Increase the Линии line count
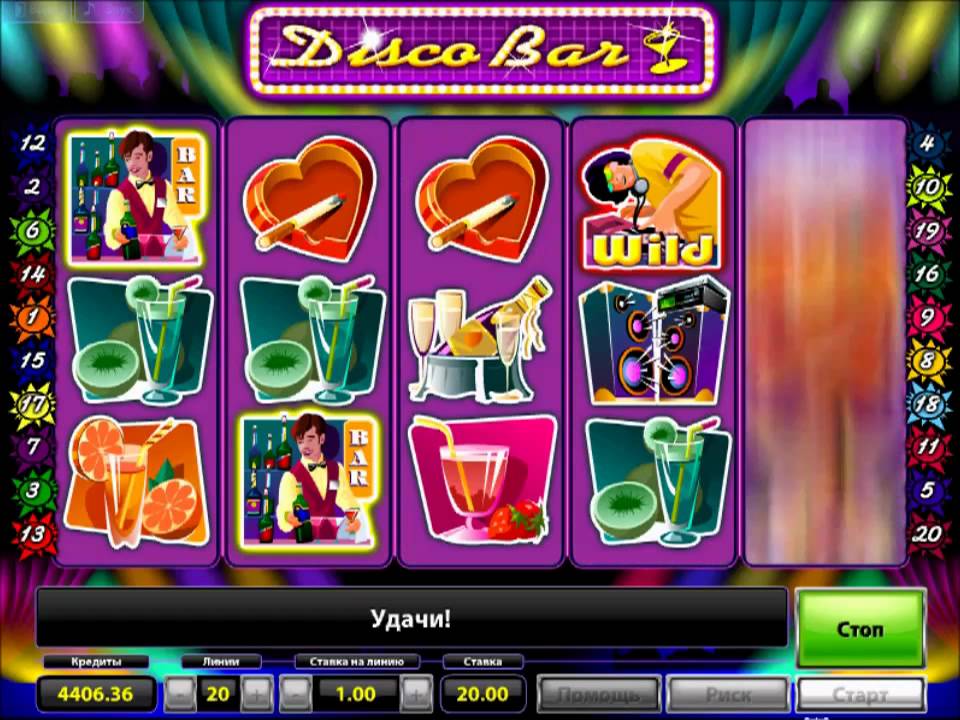This screenshot has width=960, height=720. click(256, 692)
